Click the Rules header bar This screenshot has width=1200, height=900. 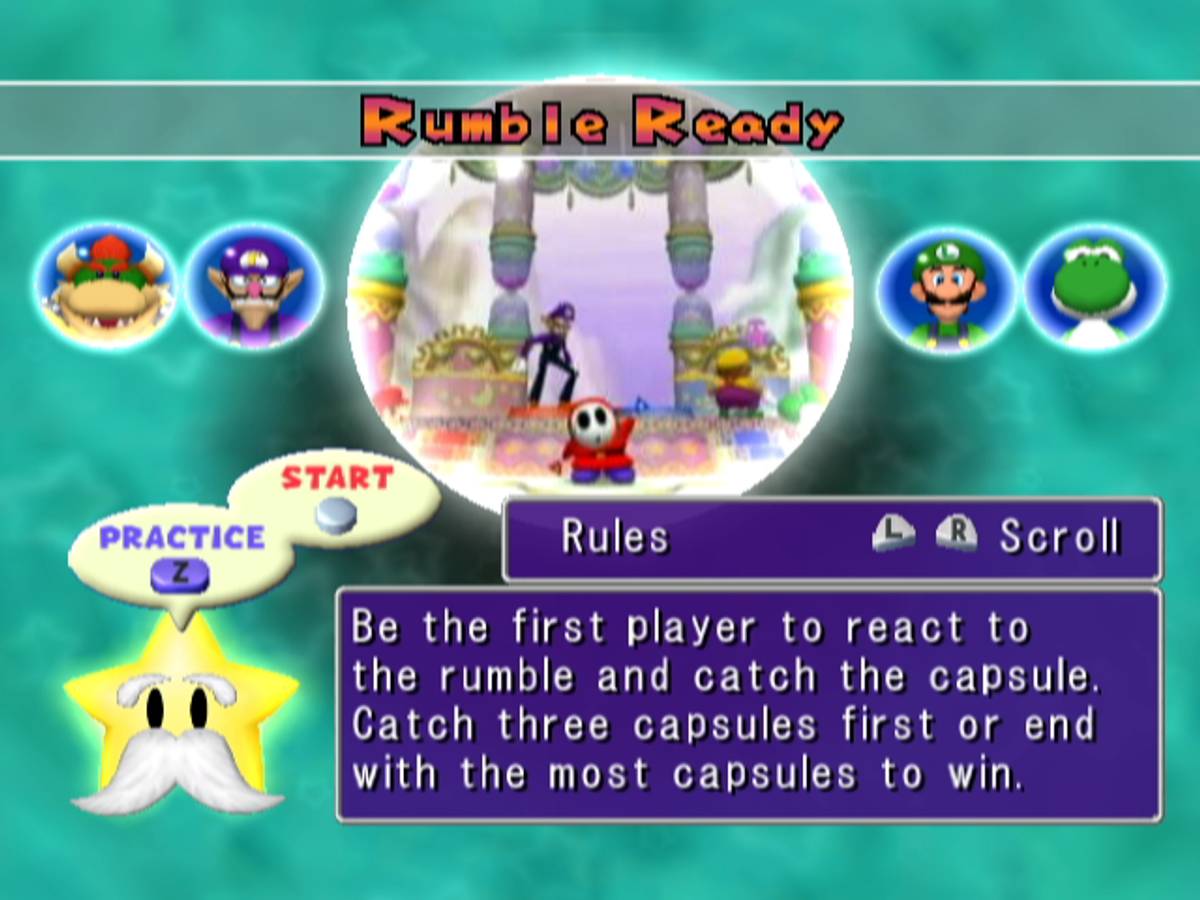pos(832,538)
